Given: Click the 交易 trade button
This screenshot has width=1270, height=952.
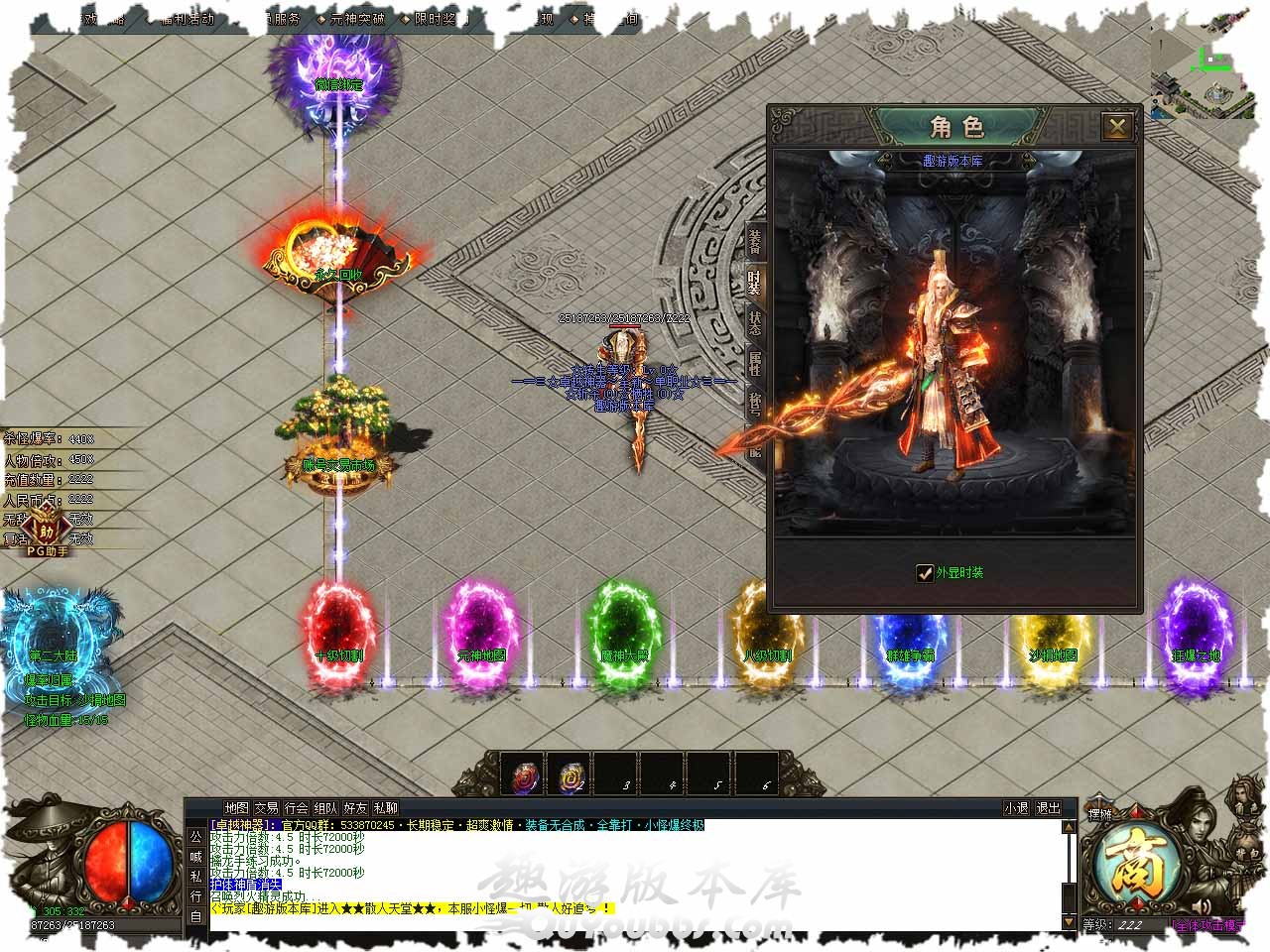Looking at the screenshot, I should click(266, 808).
